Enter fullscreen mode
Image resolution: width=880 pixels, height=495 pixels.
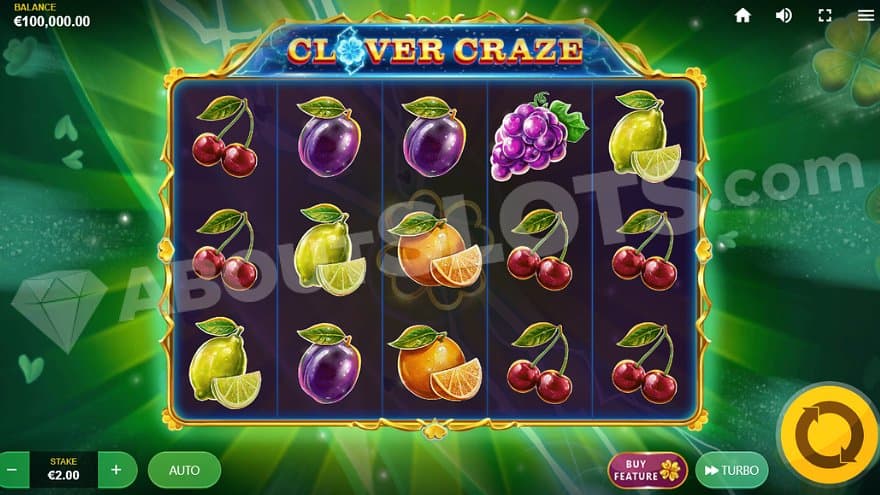(x=825, y=15)
